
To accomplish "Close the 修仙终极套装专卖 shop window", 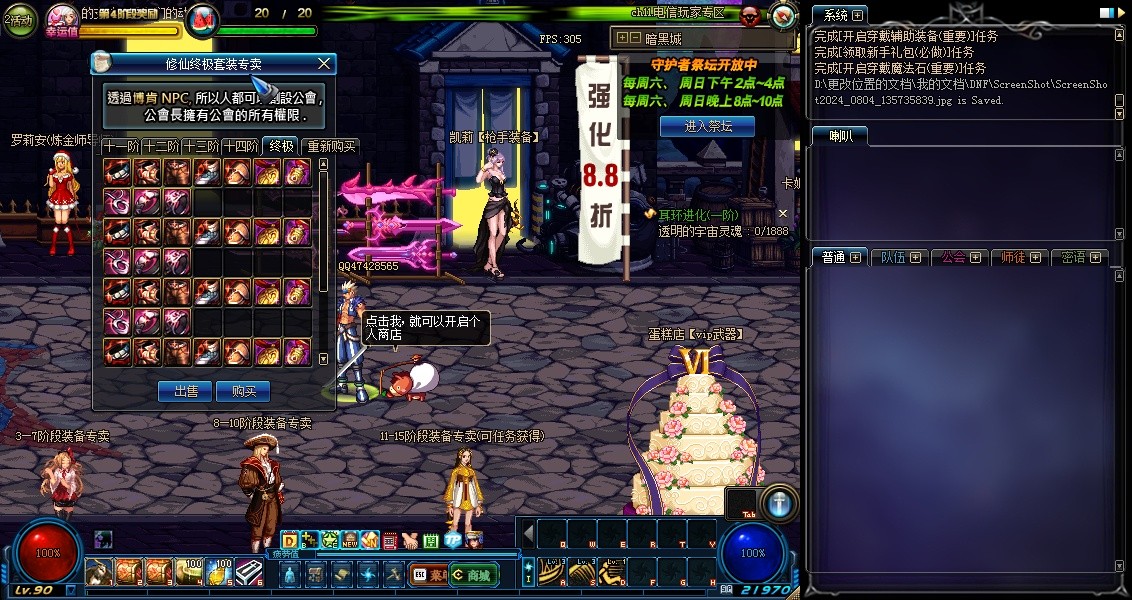I will (323, 64).
